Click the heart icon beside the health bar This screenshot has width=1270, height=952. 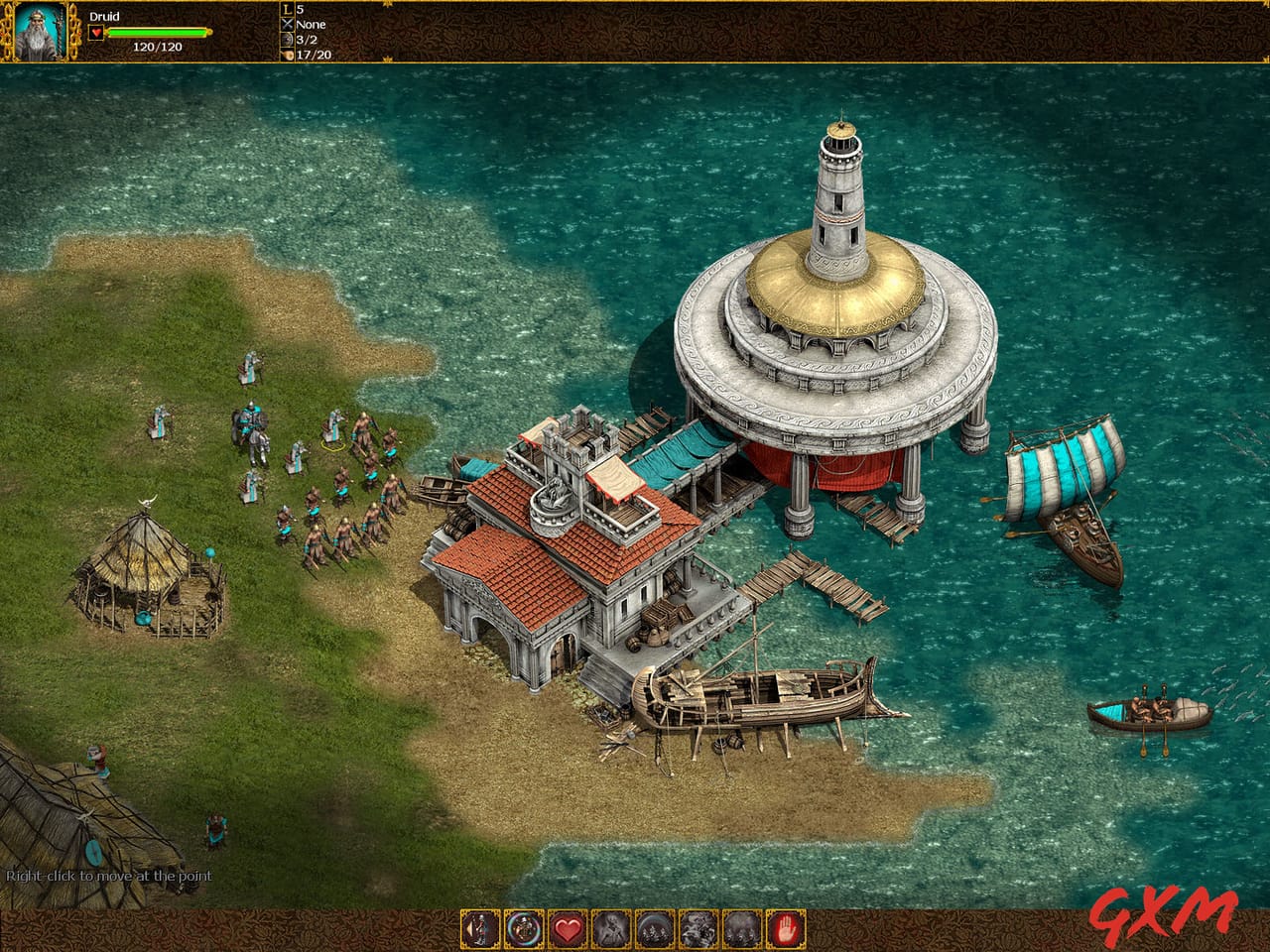(94, 32)
